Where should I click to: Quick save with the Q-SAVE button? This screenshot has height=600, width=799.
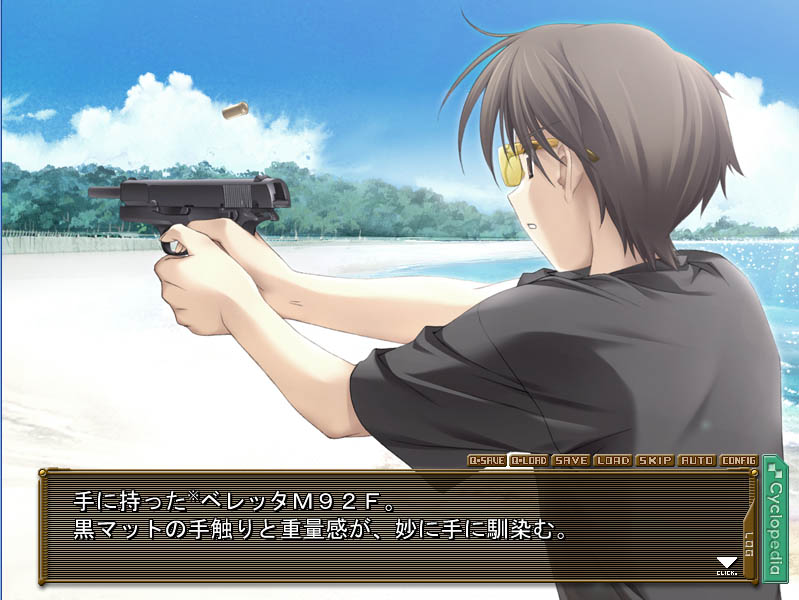pos(488,460)
